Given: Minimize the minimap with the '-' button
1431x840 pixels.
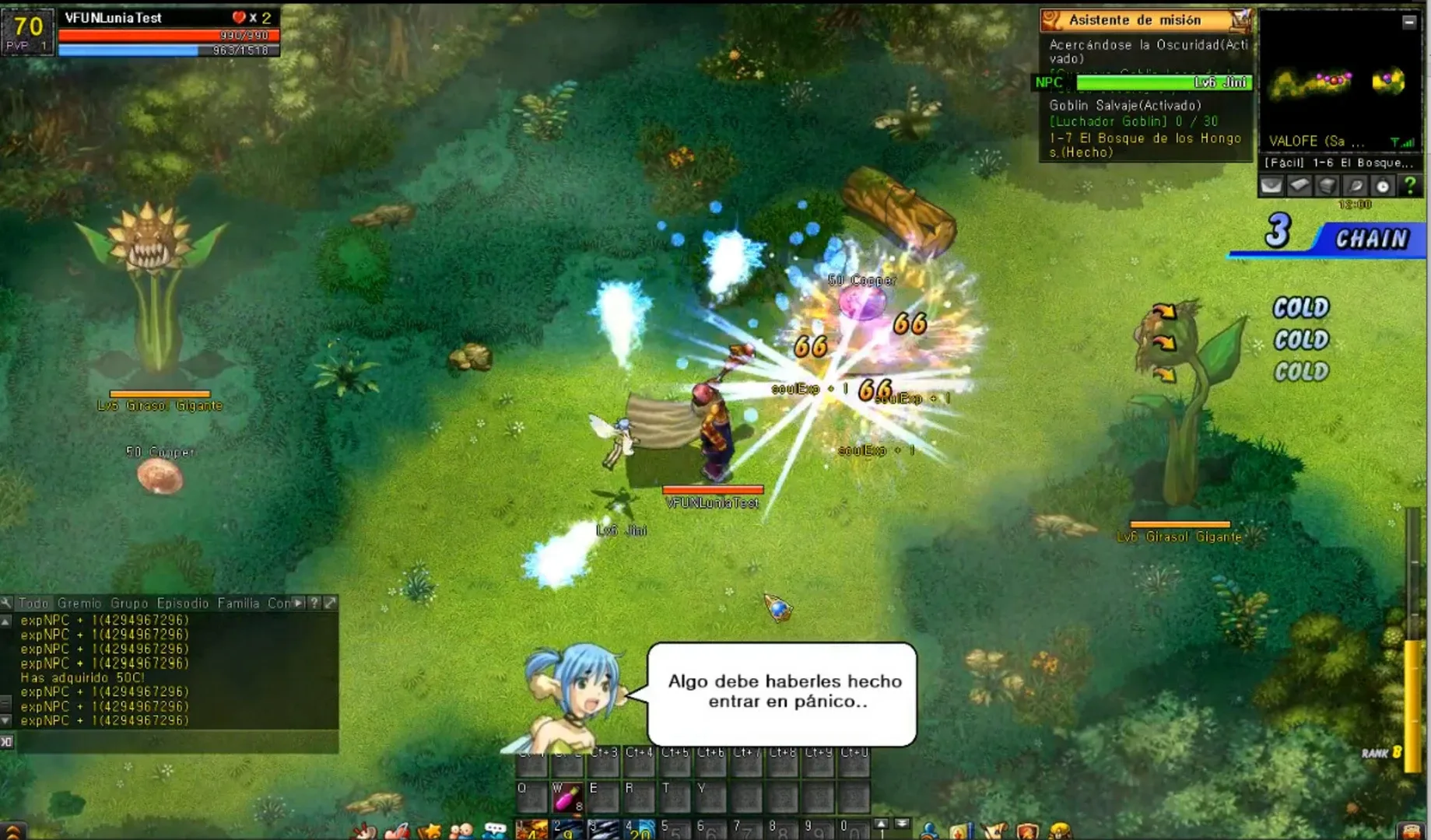Looking at the screenshot, I should pyautogui.click(x=1410, y=21).
